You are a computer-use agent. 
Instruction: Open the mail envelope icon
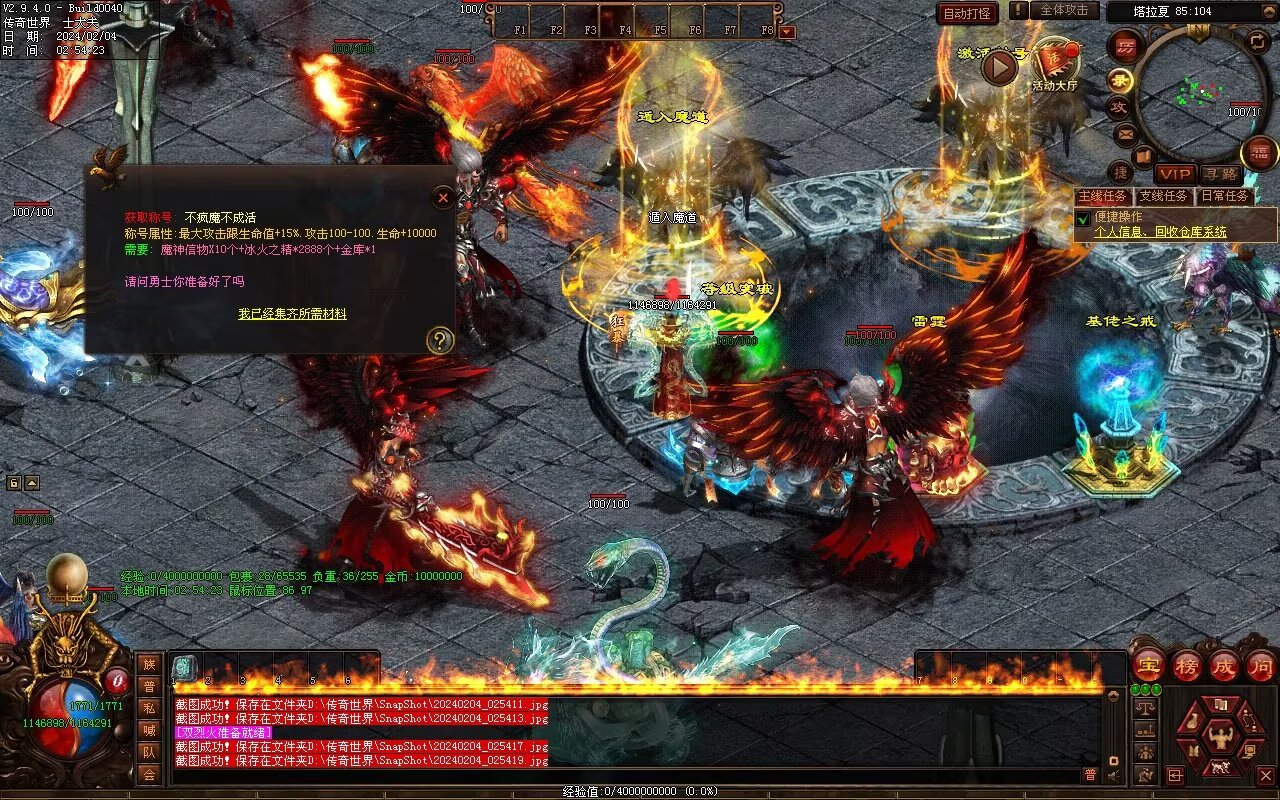1126,133
